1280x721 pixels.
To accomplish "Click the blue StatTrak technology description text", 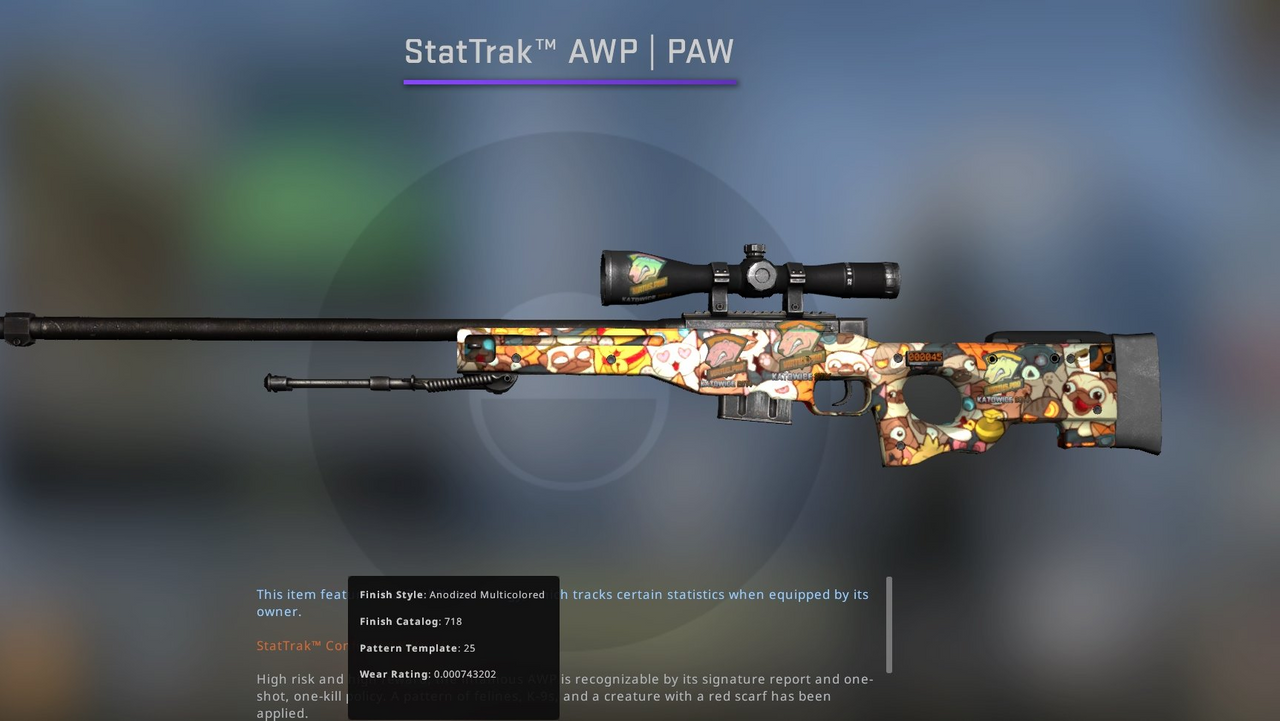I will click(x=700, y=594).
